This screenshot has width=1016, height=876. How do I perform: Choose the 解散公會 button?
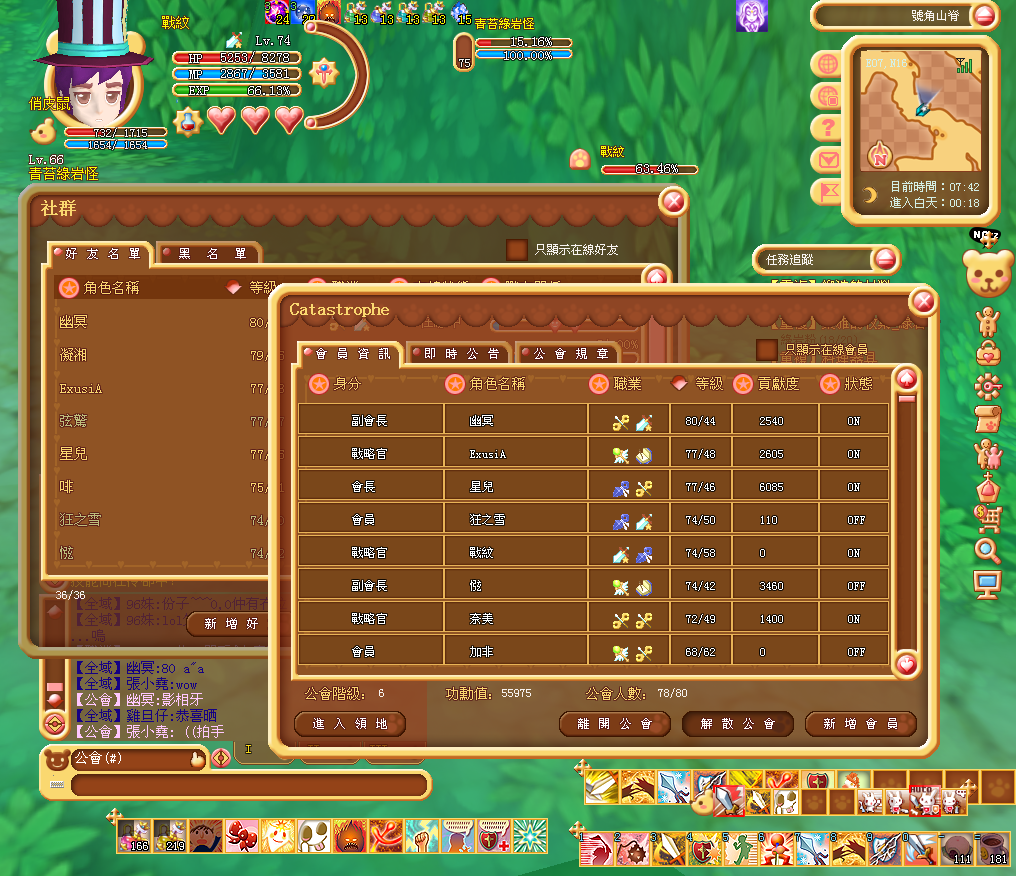pos(738,724)
